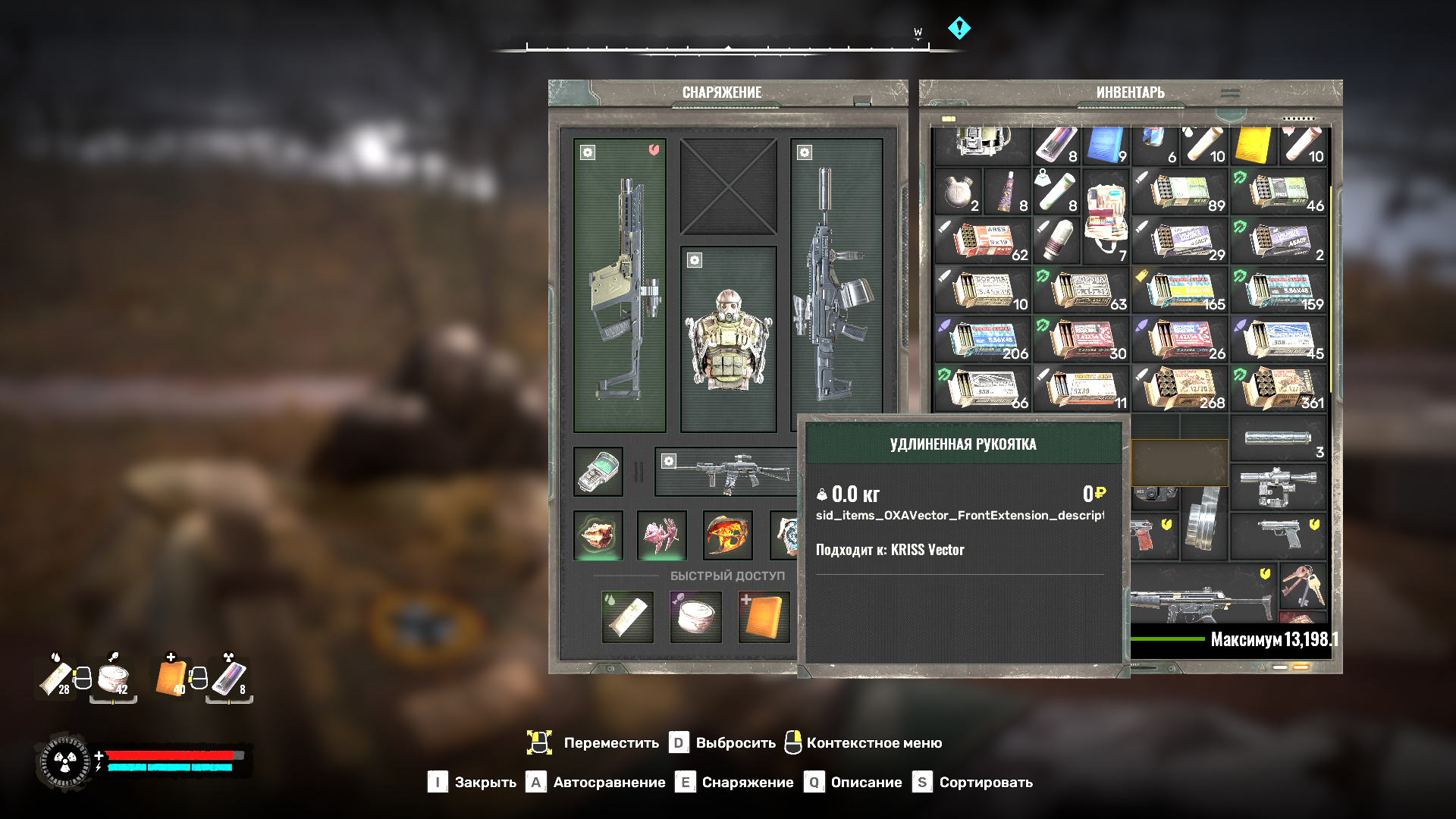This screenshot has height=819, width=1456.
Task: Select the 12/70 shotgun shell stack of 268
Action: pos(1179,389)
